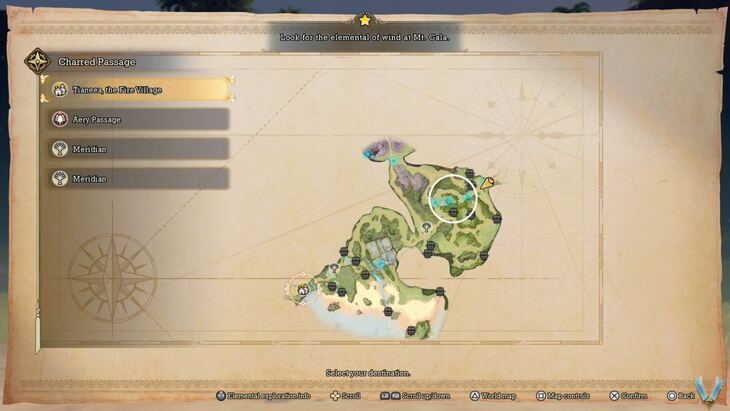
Task: Select the Fire Village house marker on map
Action: click(300, 289)
